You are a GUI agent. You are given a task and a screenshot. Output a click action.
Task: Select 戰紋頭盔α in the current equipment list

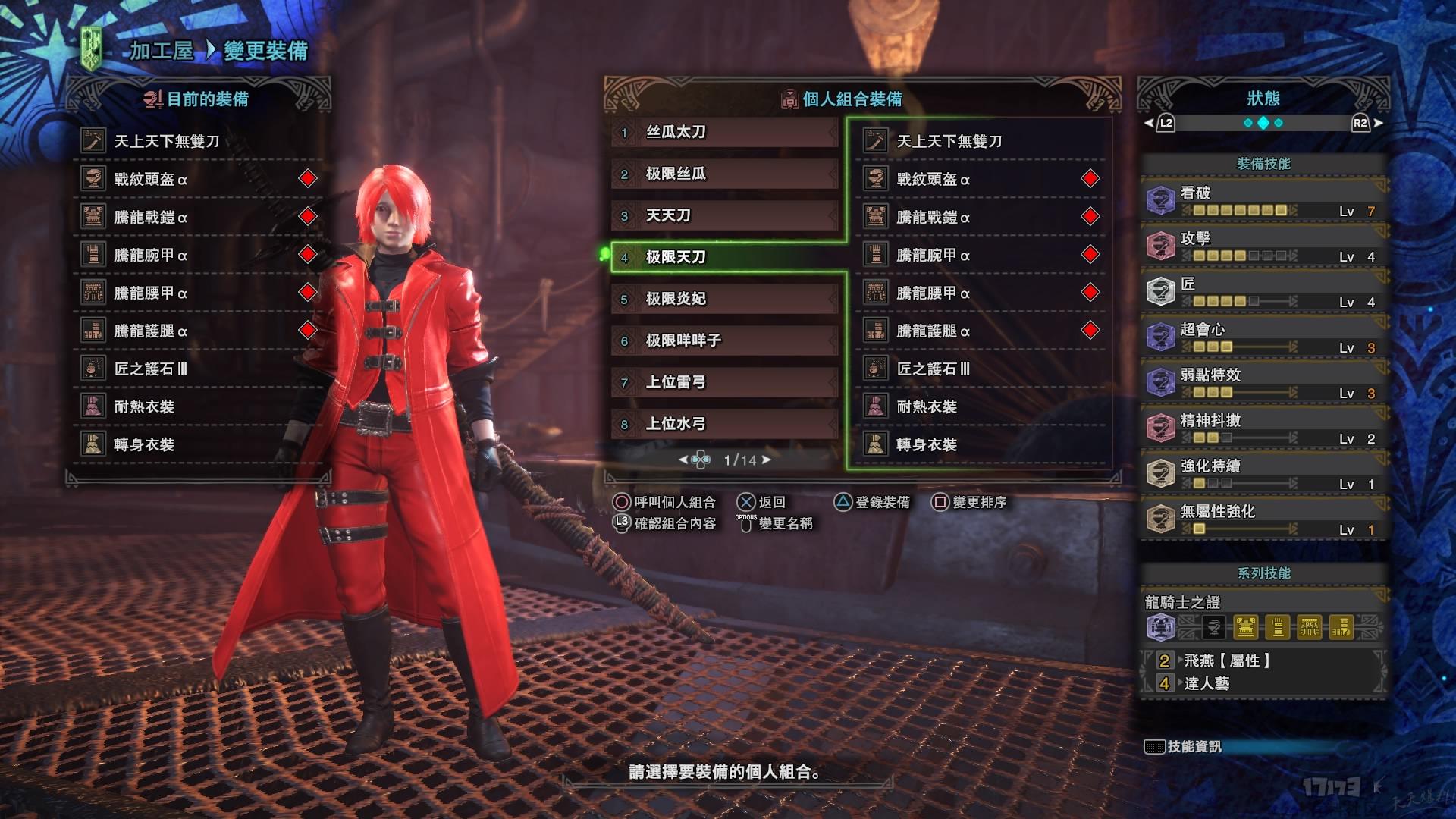[x=150, y=179]
